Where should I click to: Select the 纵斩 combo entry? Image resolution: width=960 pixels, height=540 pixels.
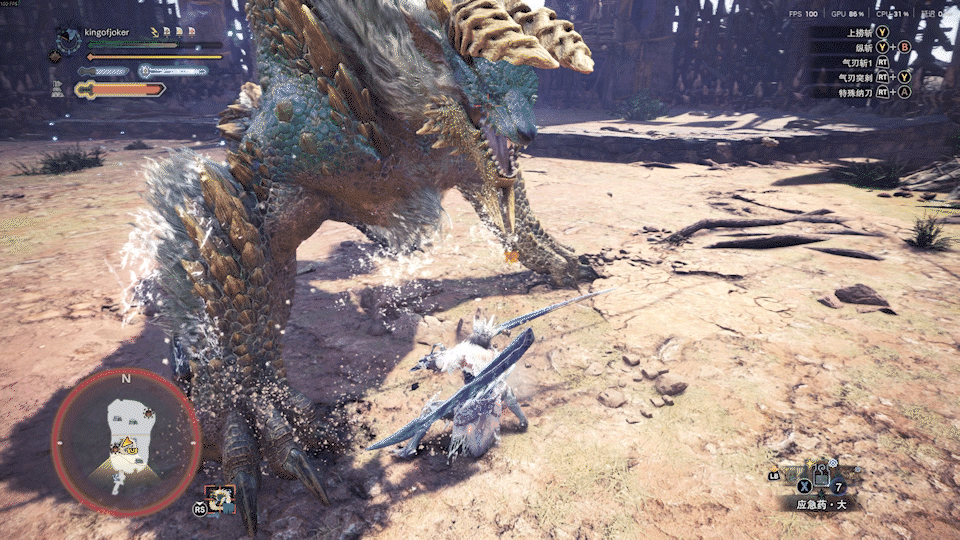(x=860, y=47)
